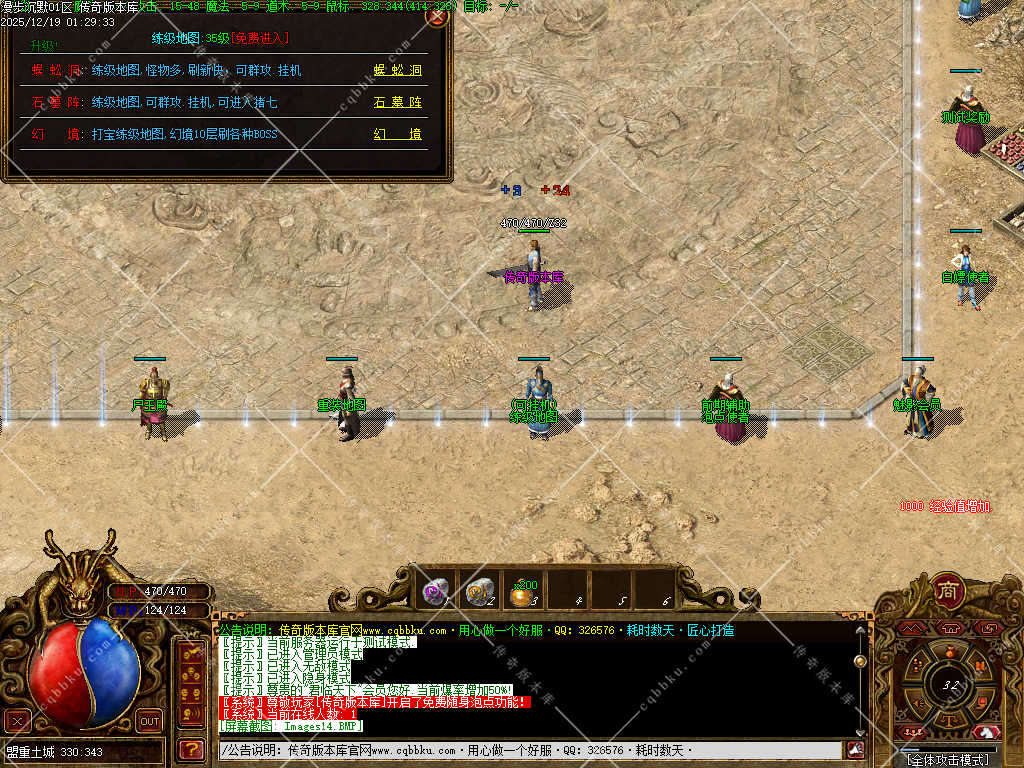Click the X button left of the orb
The width and height of the screenshot is (1024, 768).
coord(17,721)
